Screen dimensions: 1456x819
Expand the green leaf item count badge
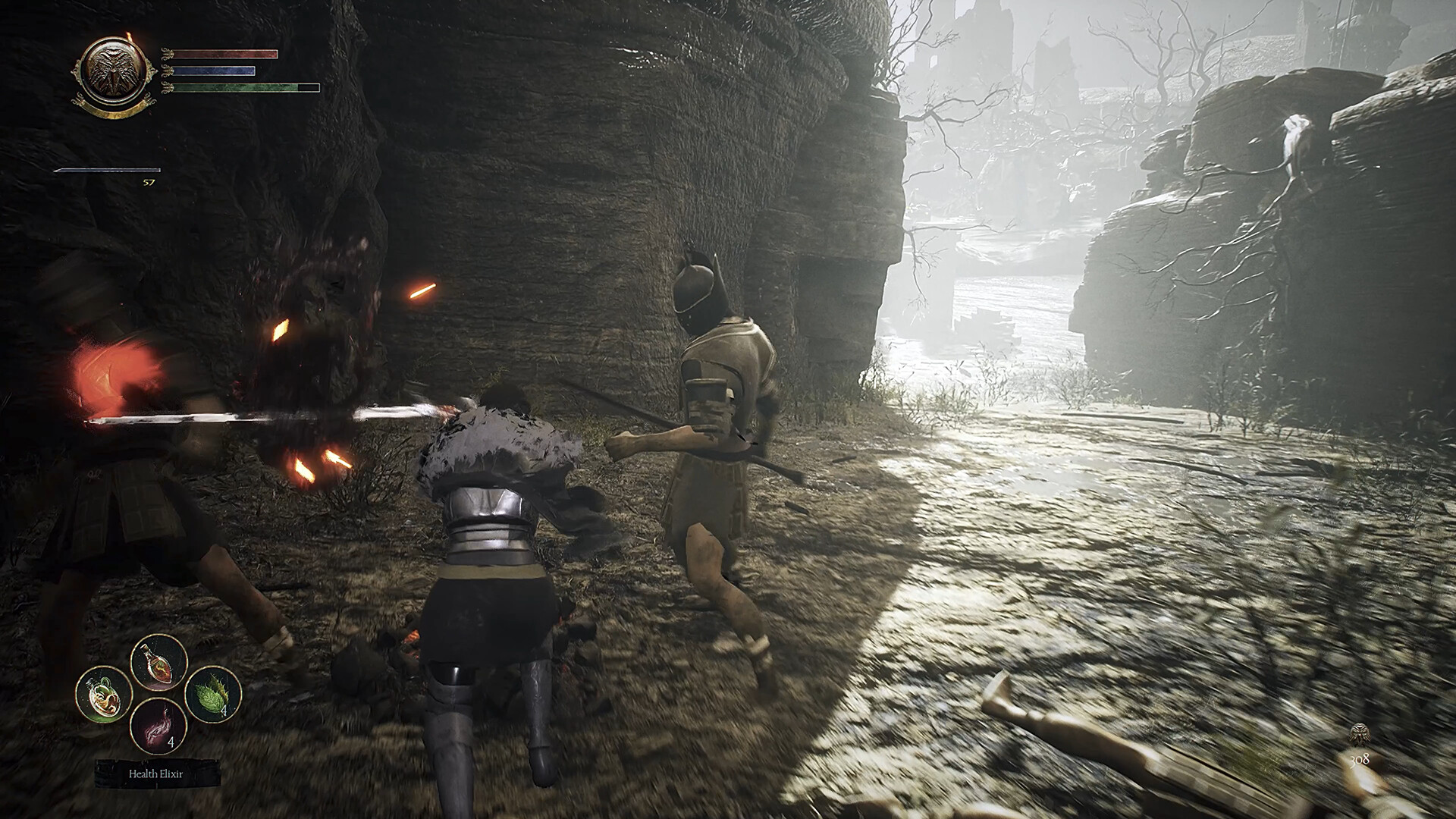tap(224, 711)
